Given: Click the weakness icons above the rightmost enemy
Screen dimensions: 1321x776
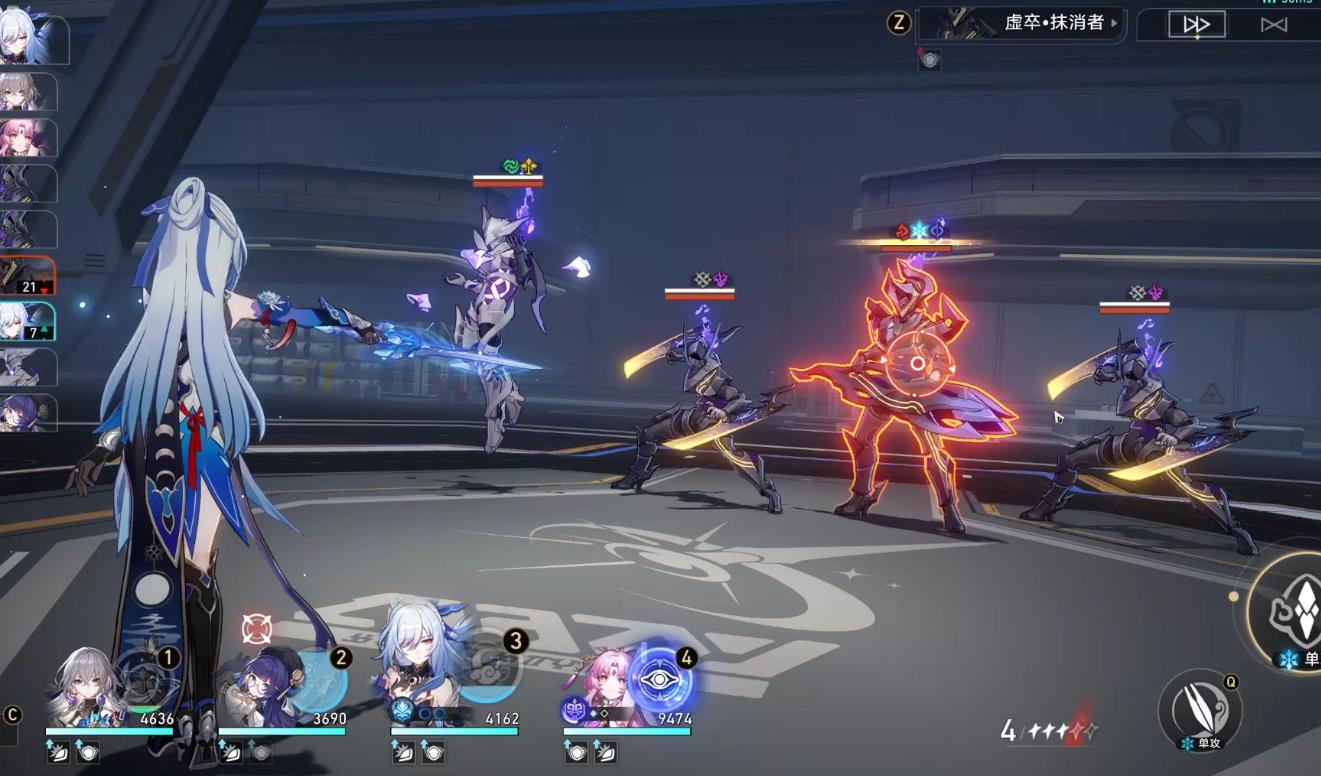Looking at the screenshot, I should [1143, 290].
